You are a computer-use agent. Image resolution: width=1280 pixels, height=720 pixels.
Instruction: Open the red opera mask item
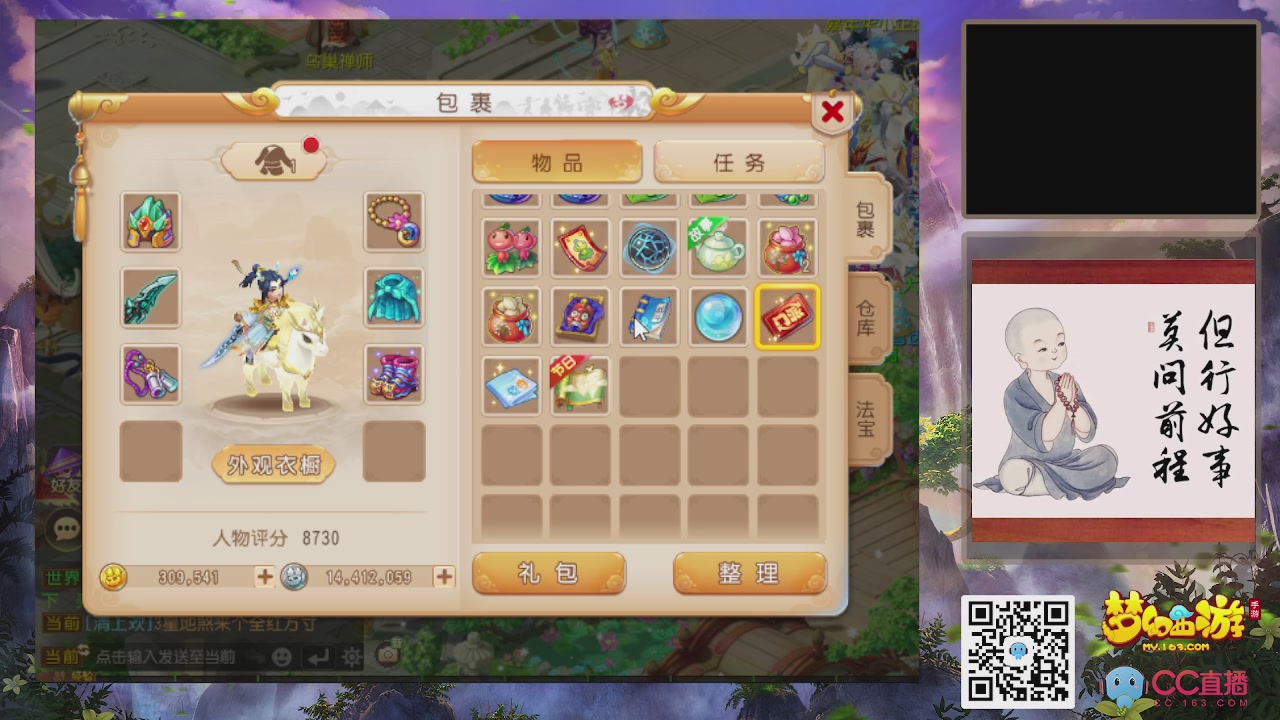point(580,317)
